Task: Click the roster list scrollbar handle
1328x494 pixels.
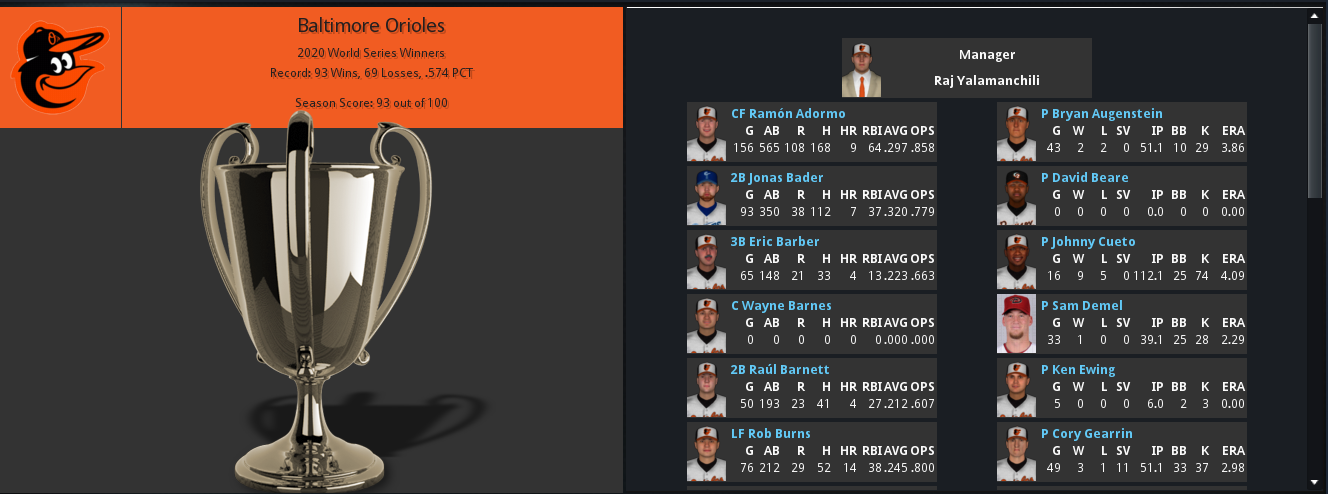Action: pos(1315,110)
